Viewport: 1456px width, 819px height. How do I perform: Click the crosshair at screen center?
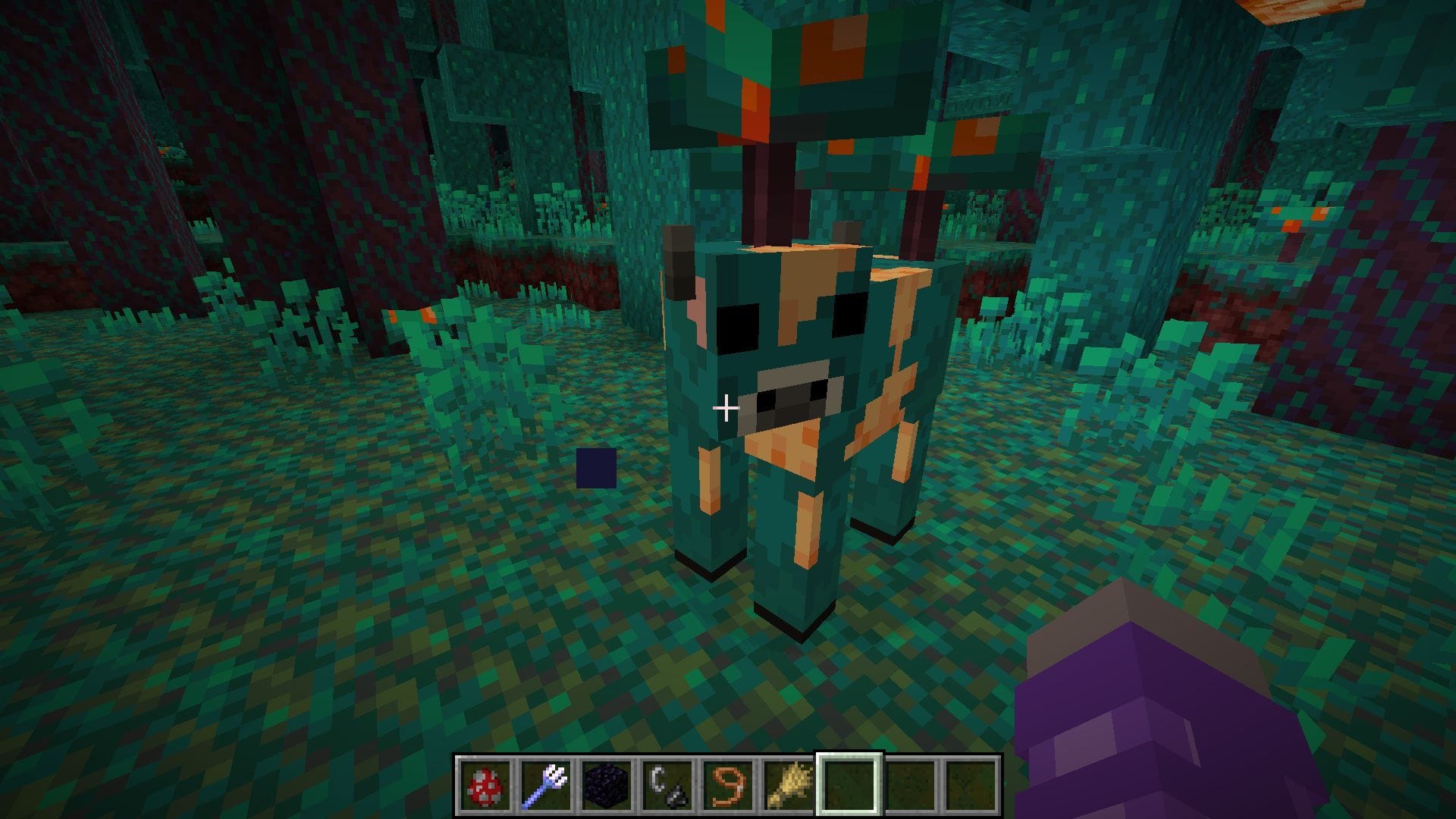(726, 409)
